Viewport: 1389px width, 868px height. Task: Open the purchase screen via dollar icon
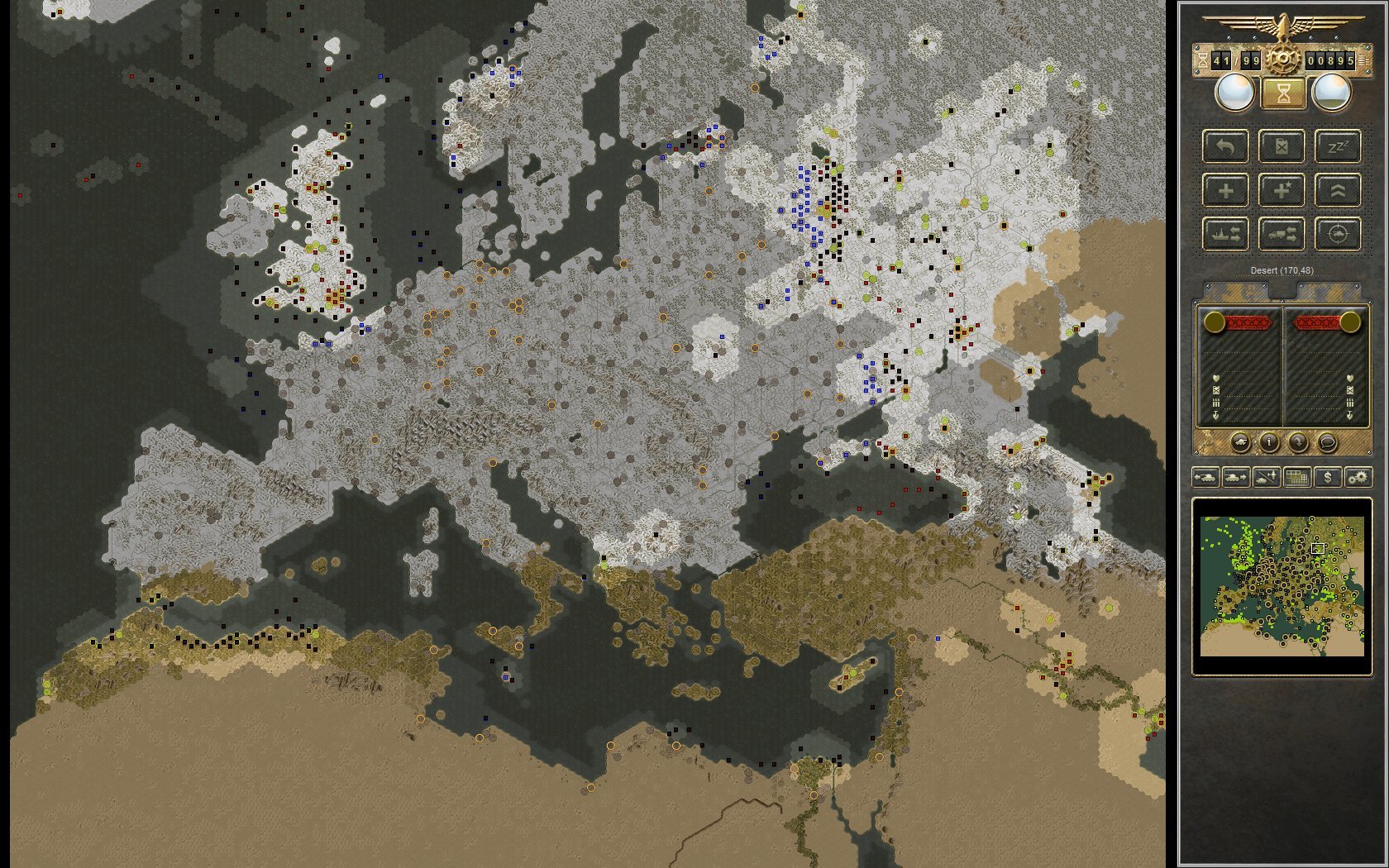coord(1328,478)
